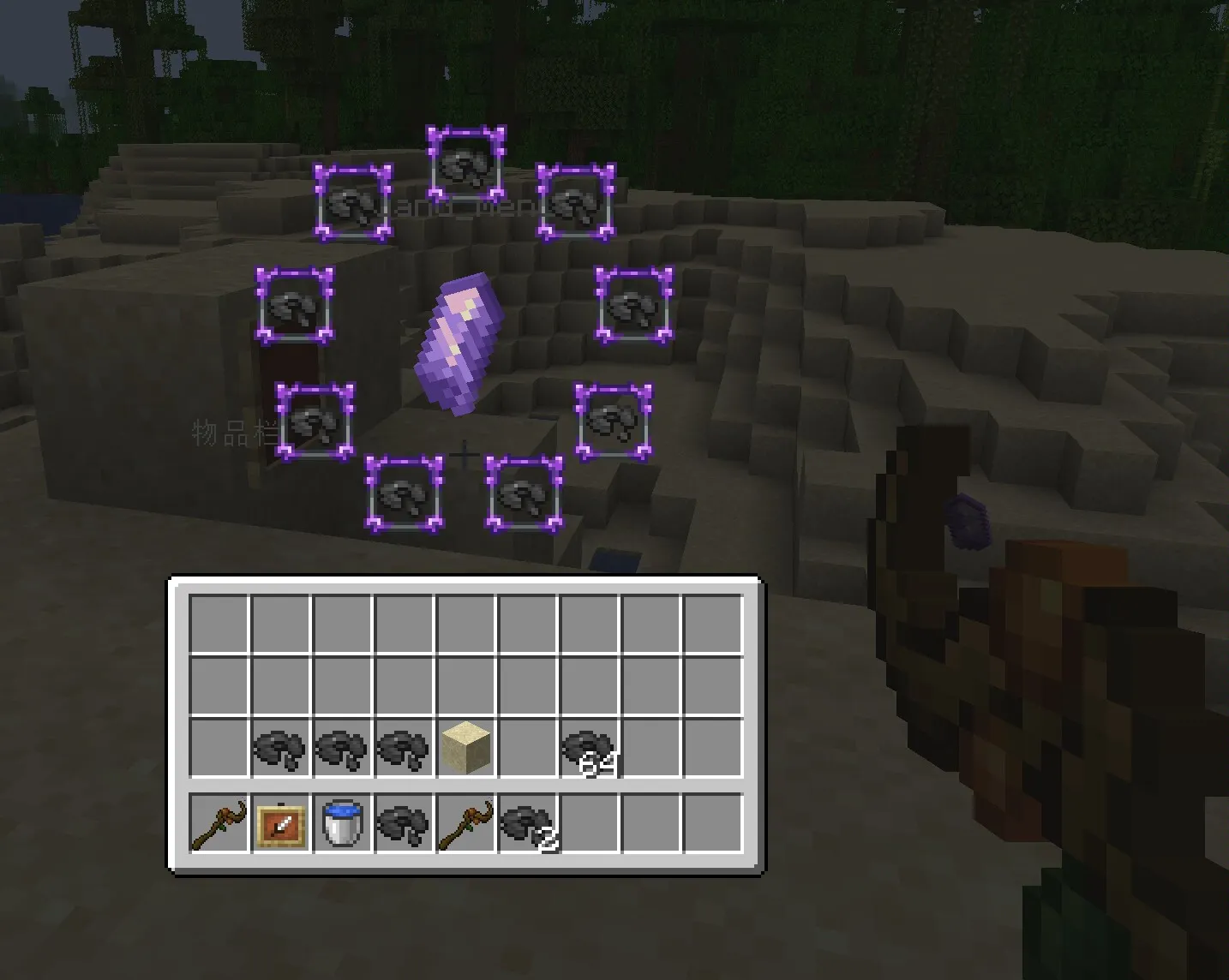
Task: Click the rightmost item frame in the circle
Action: (x=632, y=305)
